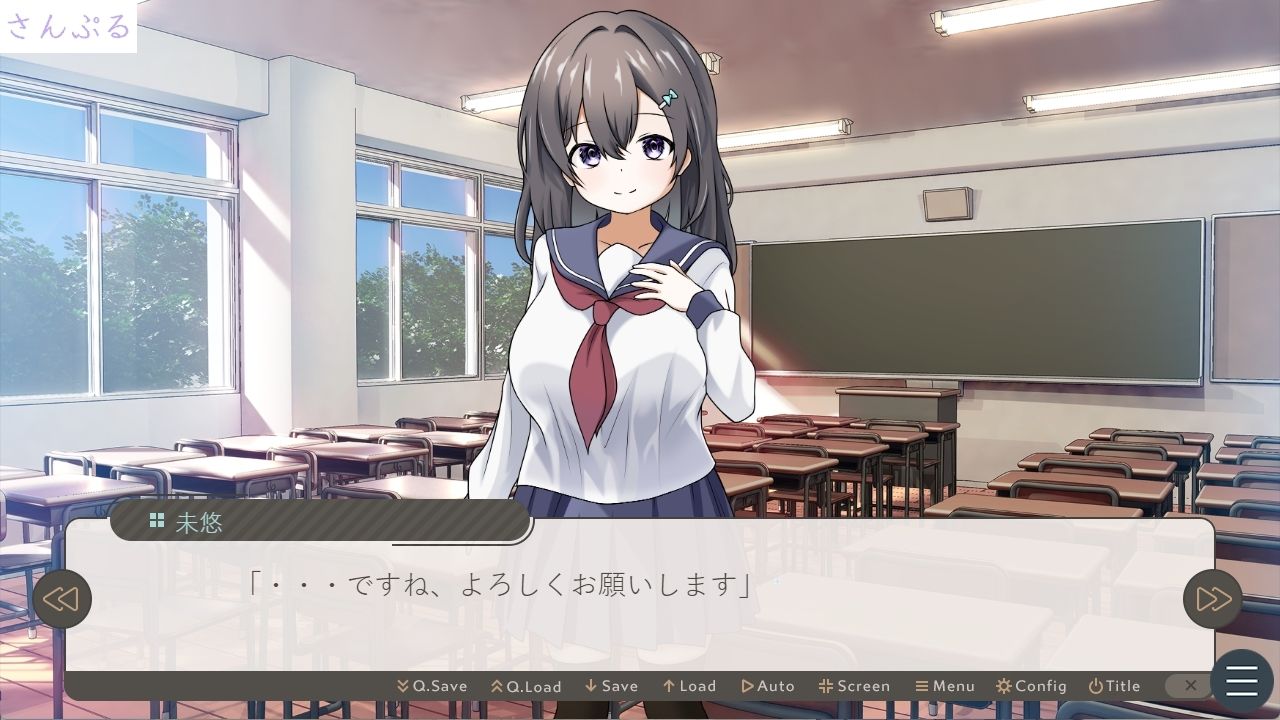Quick load the game with Q.Load

[527, 686]
